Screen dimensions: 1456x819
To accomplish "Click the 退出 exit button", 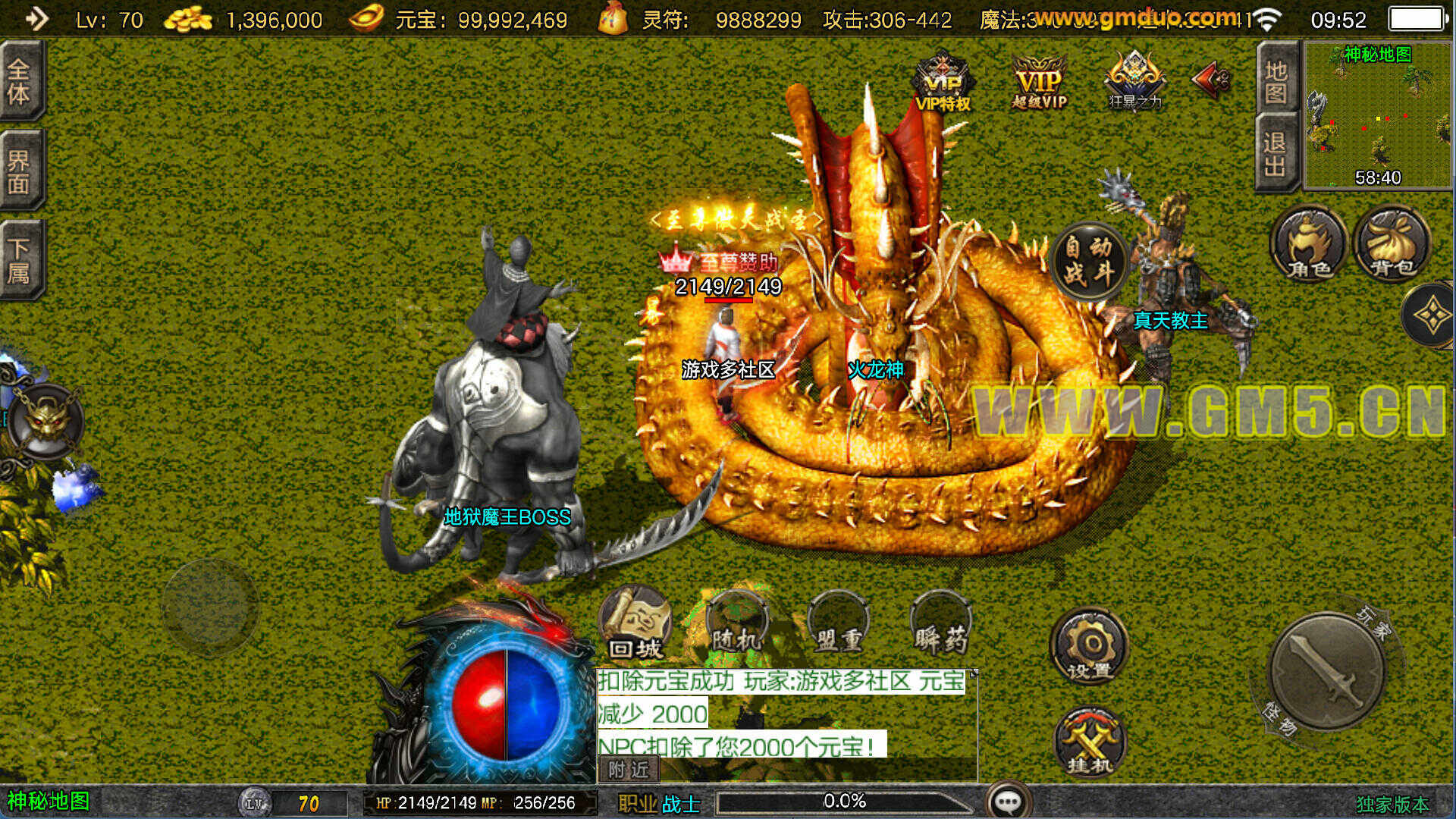I will [1276, 154].
